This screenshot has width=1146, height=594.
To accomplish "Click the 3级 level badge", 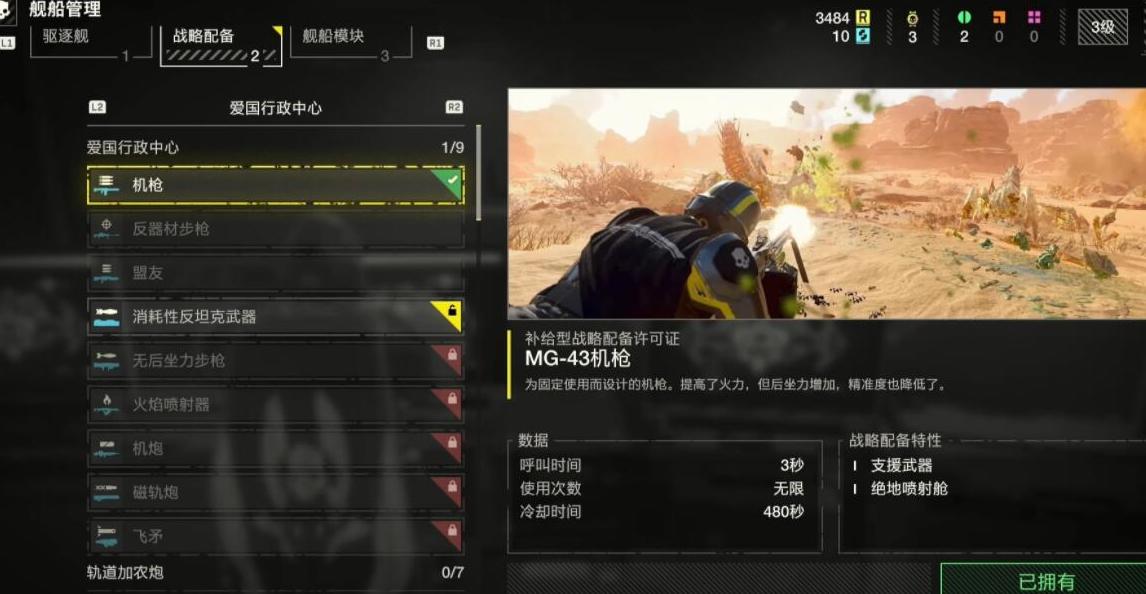I will [x=1103, y=27].
